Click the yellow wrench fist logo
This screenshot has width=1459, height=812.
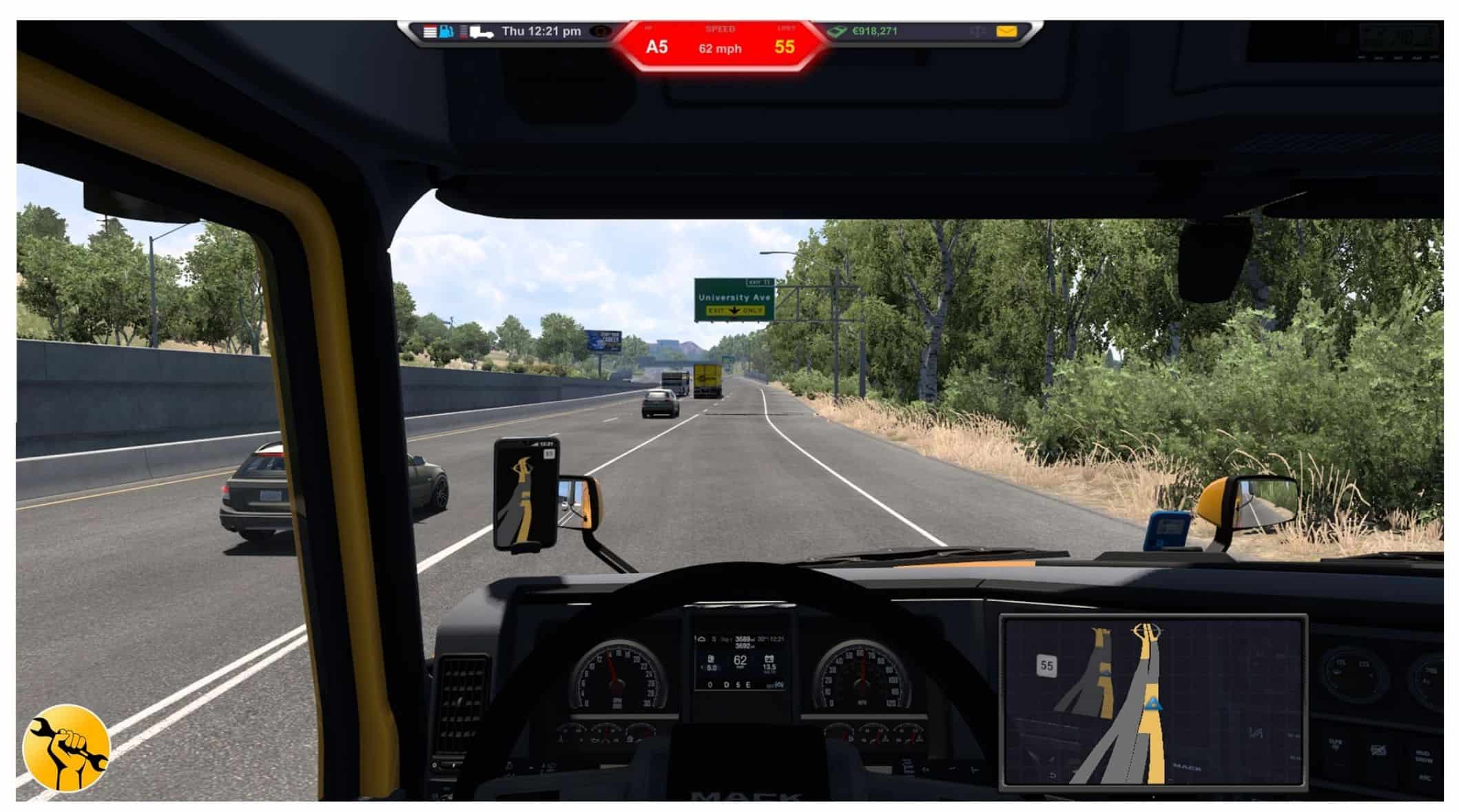pyautogui.click(x=66, y=748)
